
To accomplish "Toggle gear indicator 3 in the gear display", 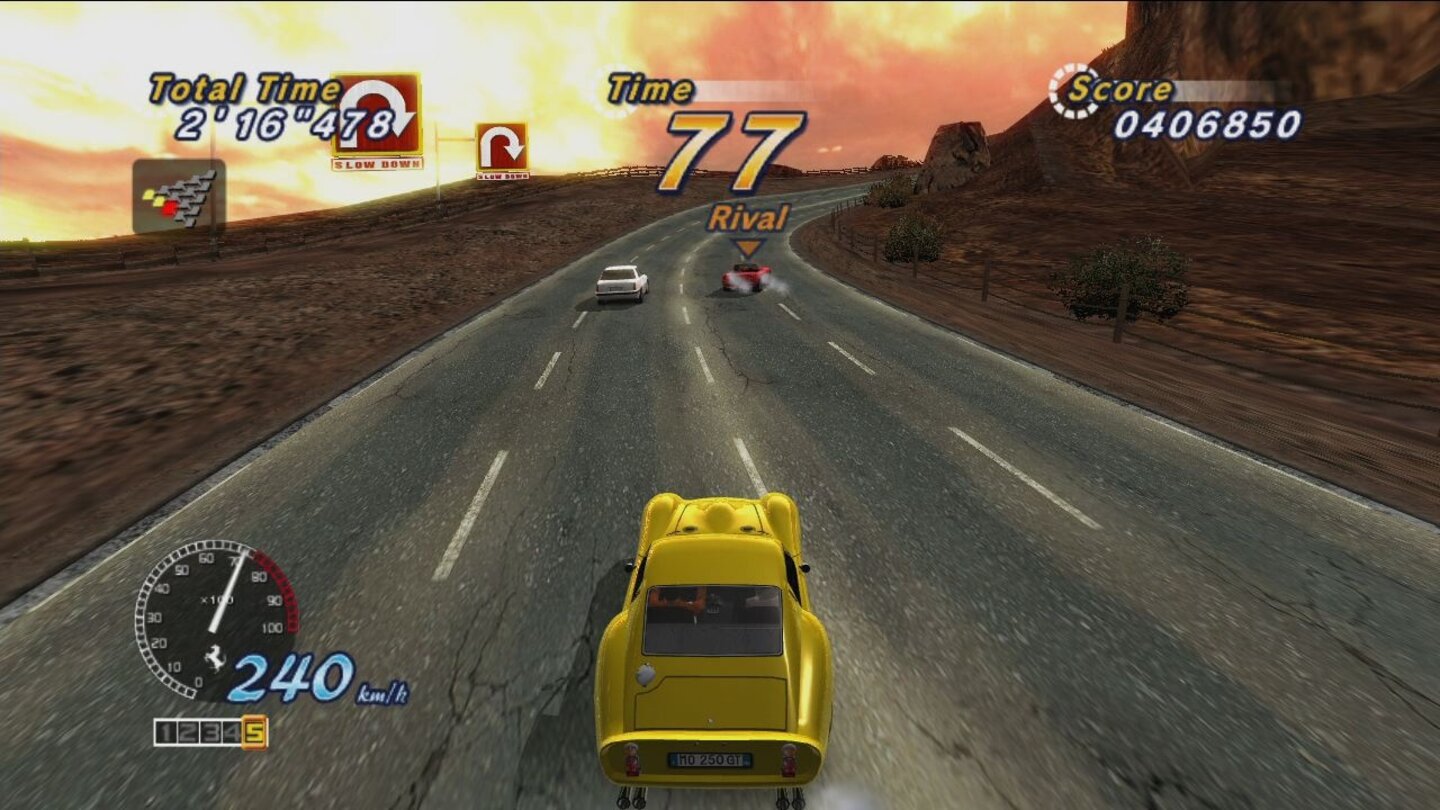I will [x=211, y=731].
